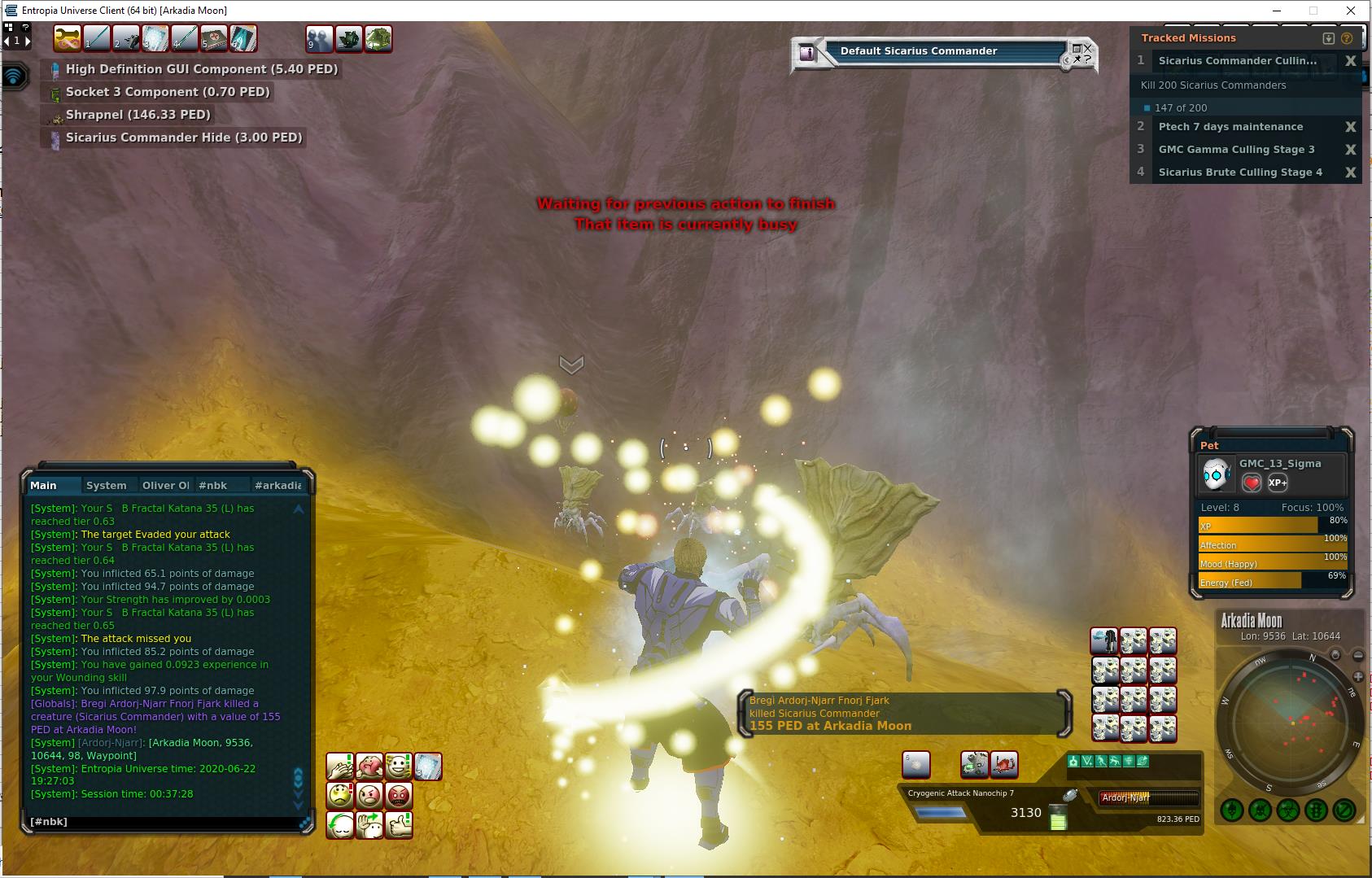1372x878 pixels.
Task: Zoom in the radar with plus button
Action: click(x=1357, y=676)
